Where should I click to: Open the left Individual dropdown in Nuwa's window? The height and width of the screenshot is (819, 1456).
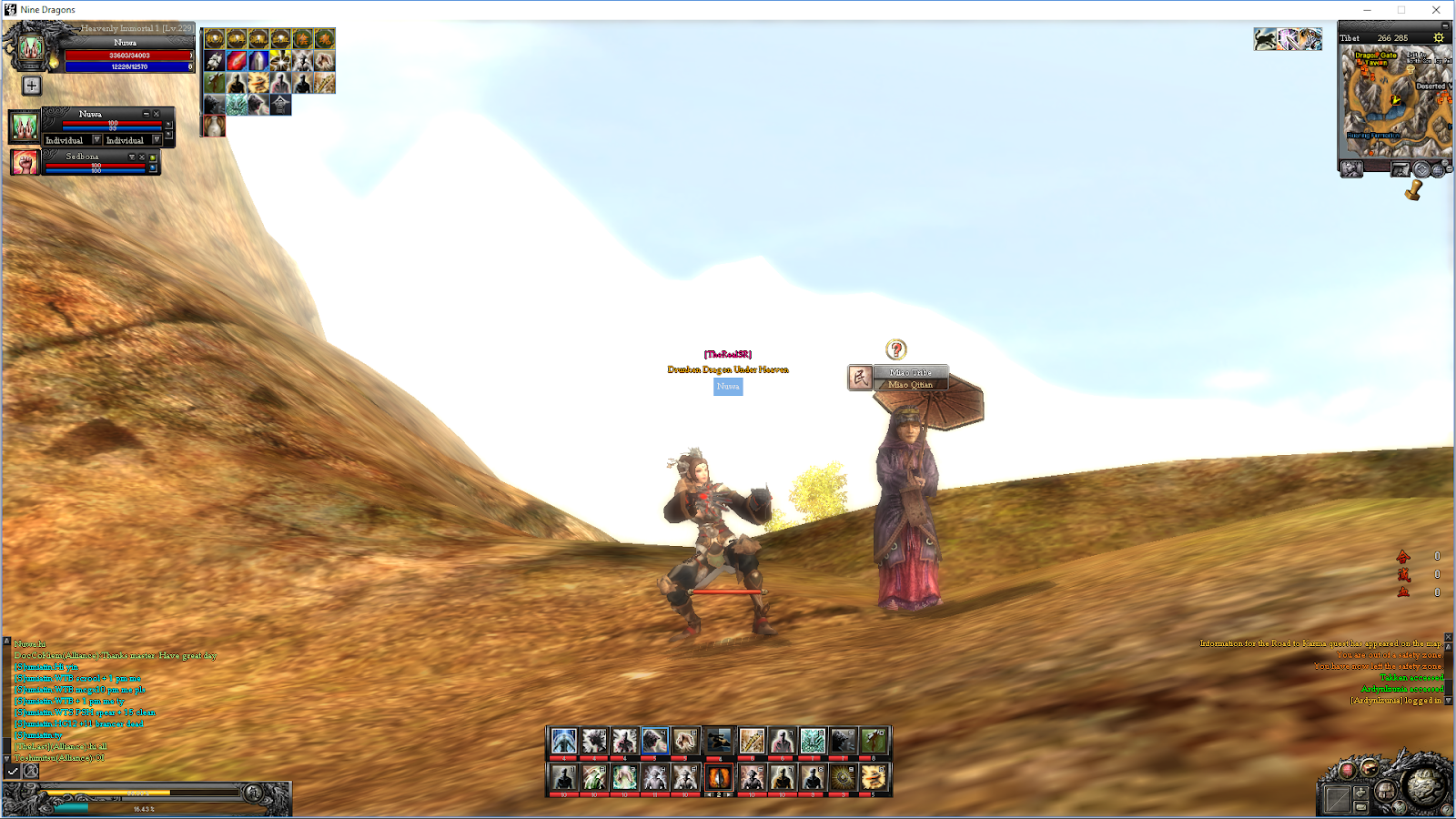click(x=96, y=140)
